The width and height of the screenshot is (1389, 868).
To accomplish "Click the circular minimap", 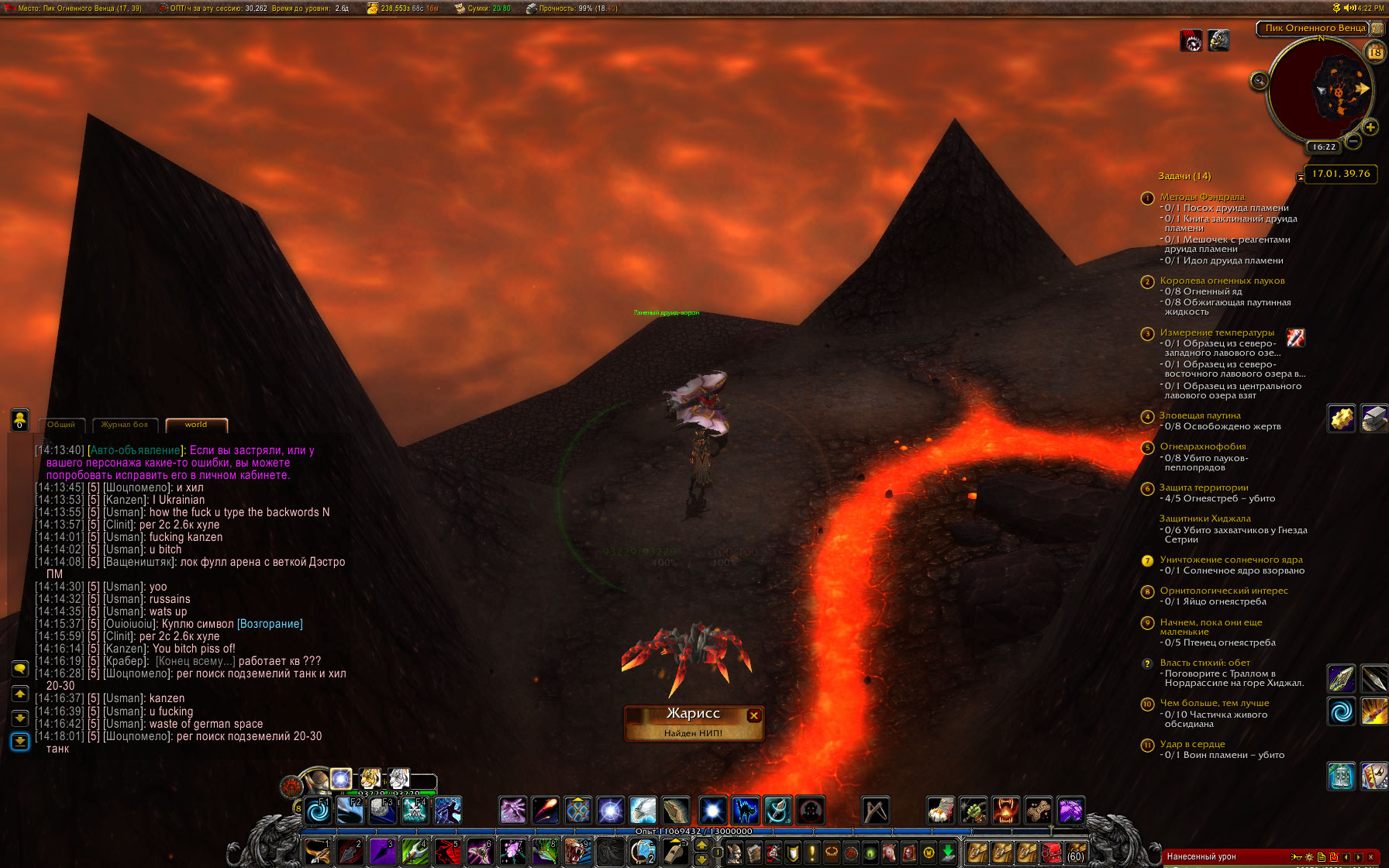I will (x=1317, y=88).
